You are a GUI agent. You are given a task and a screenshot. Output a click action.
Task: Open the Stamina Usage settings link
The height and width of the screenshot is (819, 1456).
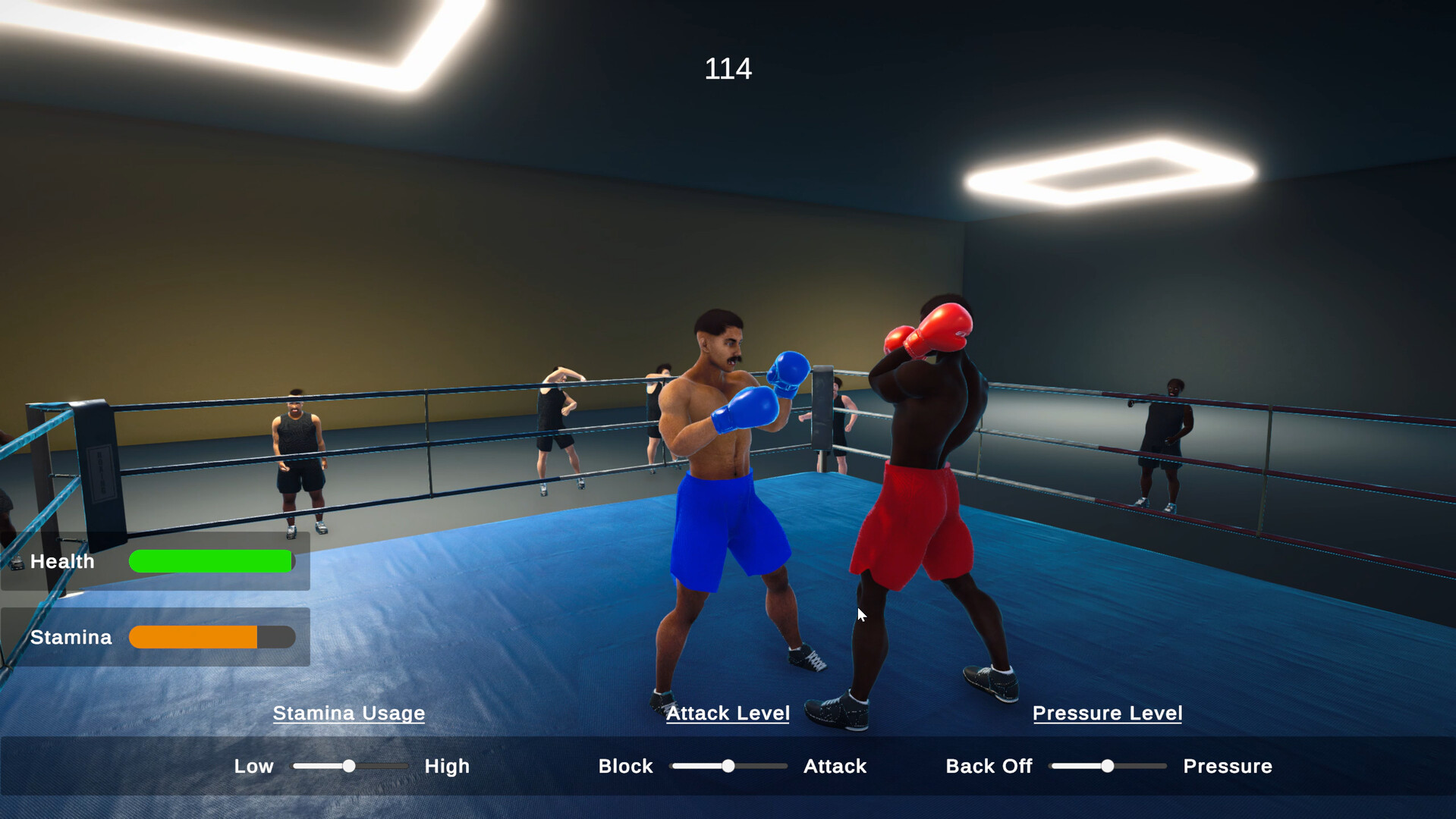(x=349, y=713)
